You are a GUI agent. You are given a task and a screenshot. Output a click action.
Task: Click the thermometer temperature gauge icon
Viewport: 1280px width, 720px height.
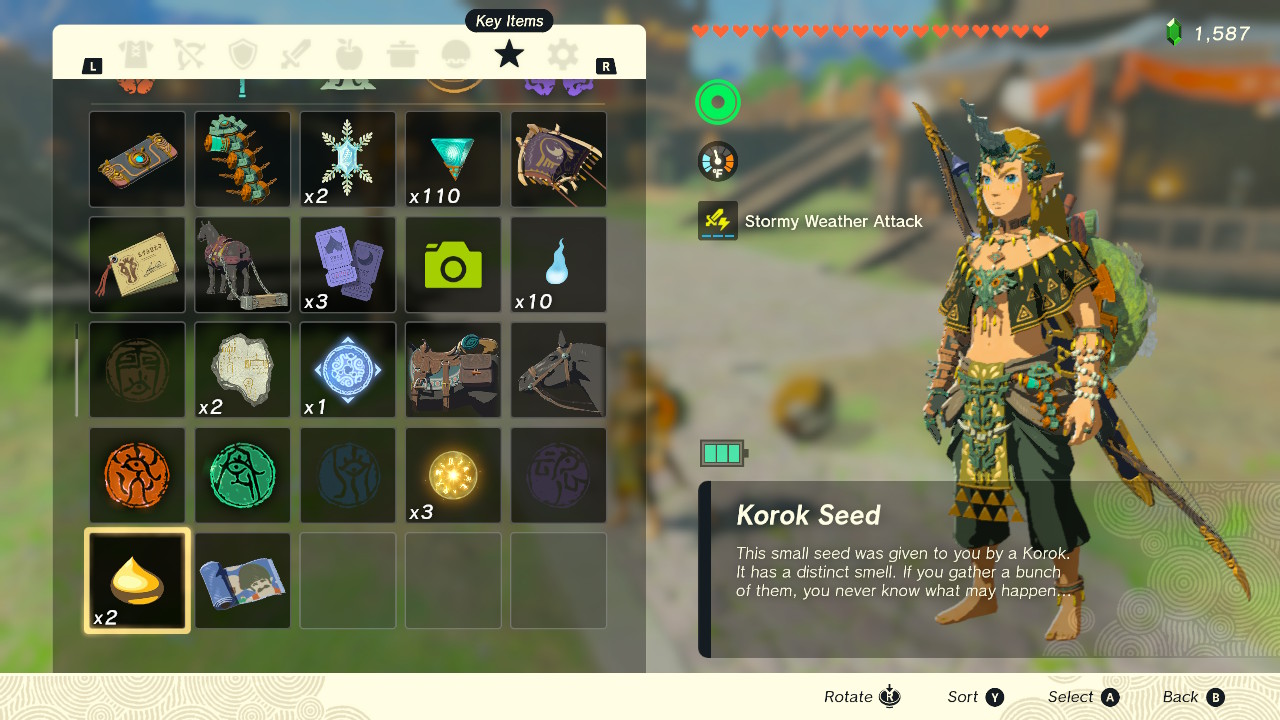[717, 160]
